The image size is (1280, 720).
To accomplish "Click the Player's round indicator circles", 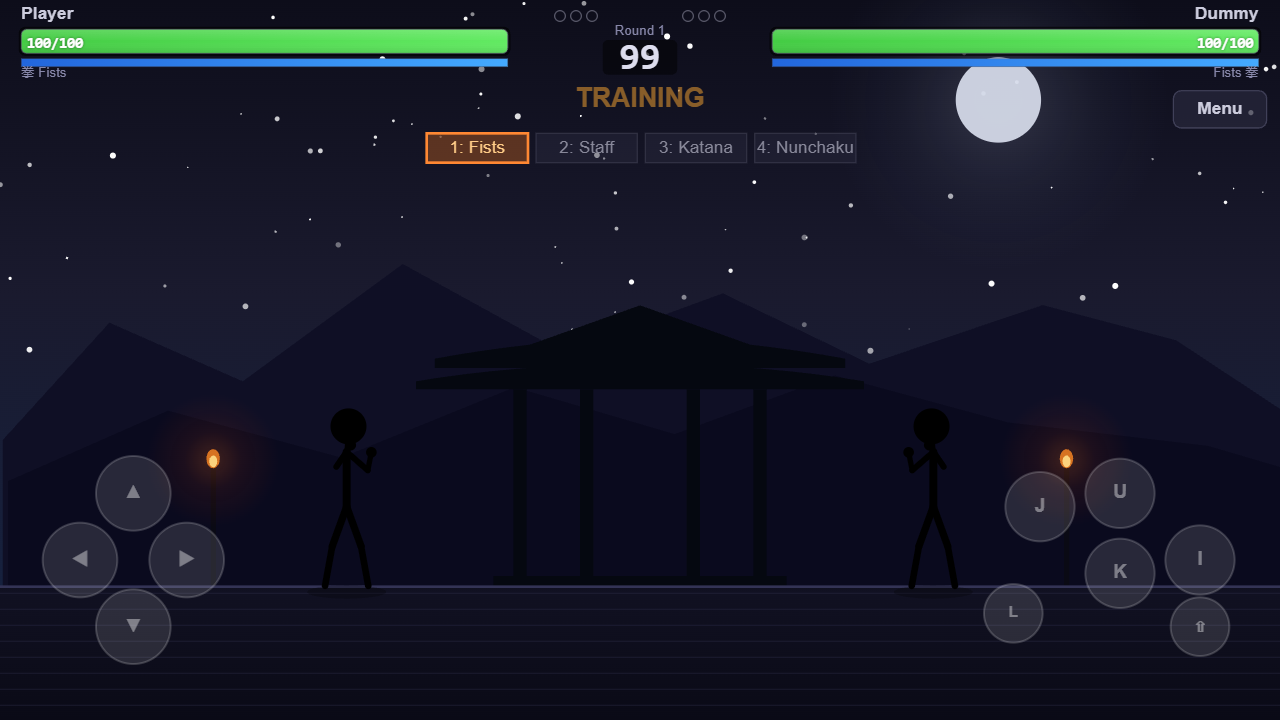I will coord(575,15).
